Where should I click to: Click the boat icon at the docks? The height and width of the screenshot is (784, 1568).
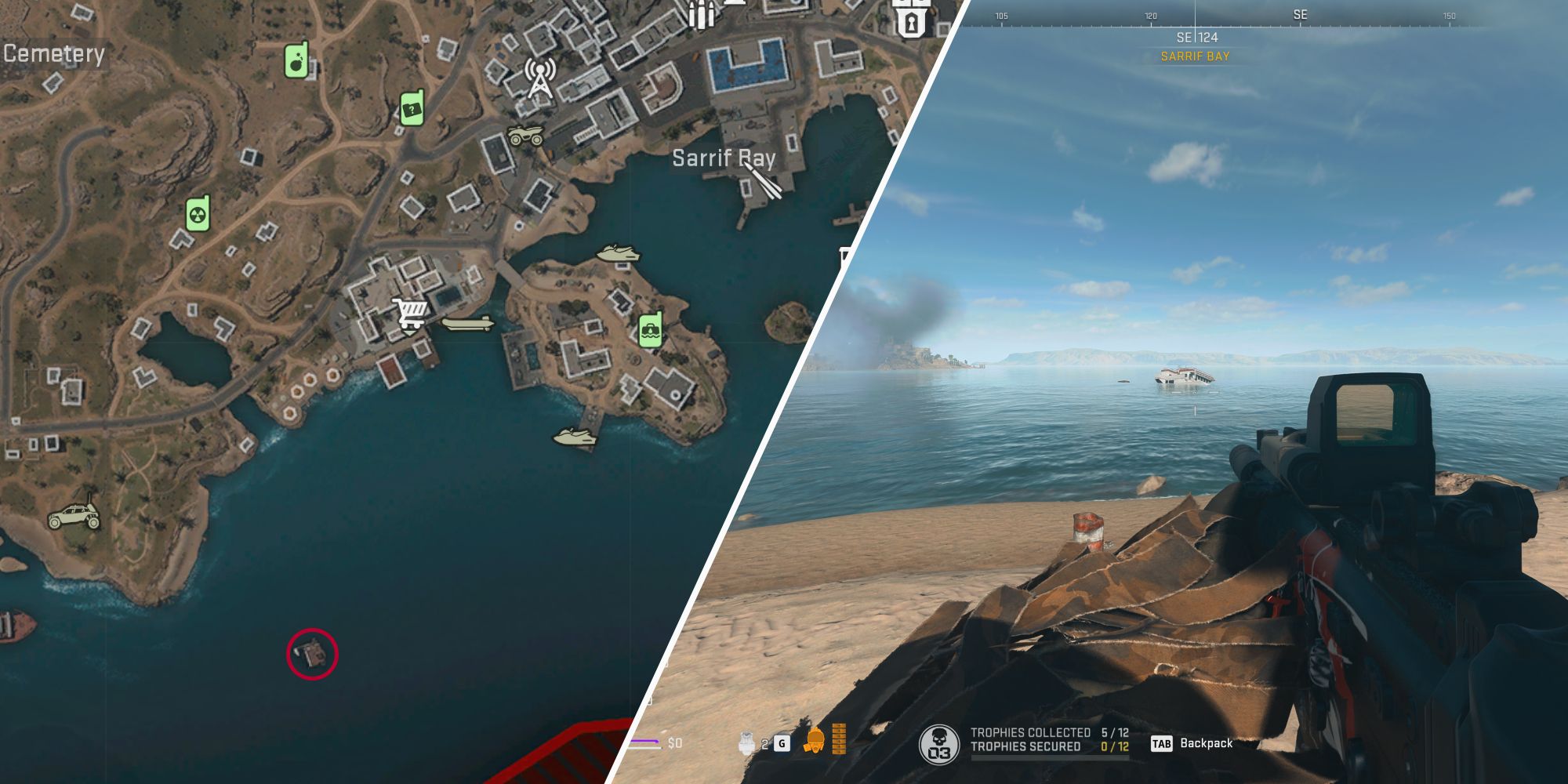pyautogui.click(x=466, y=323)
